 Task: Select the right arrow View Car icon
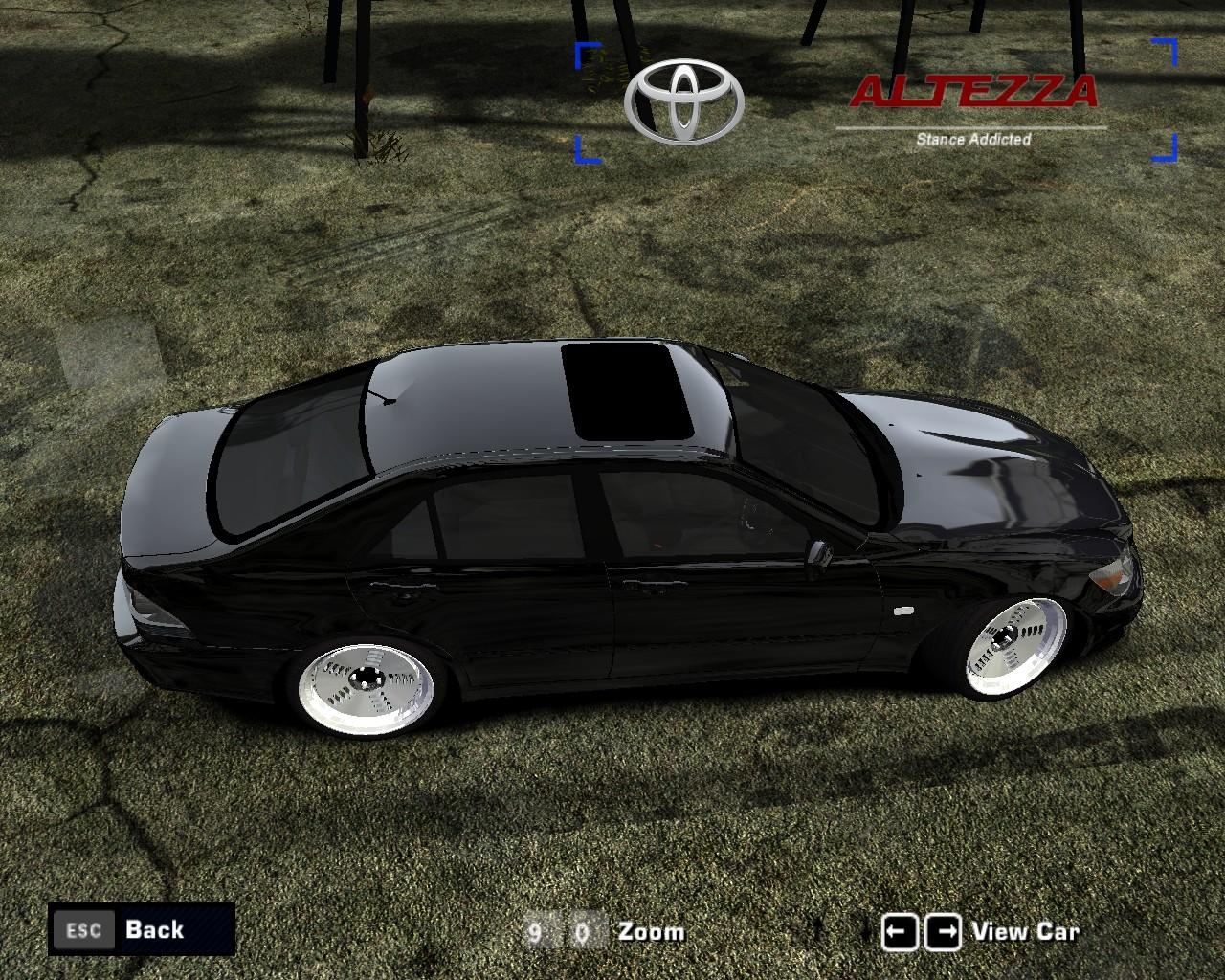pos(941,929)
